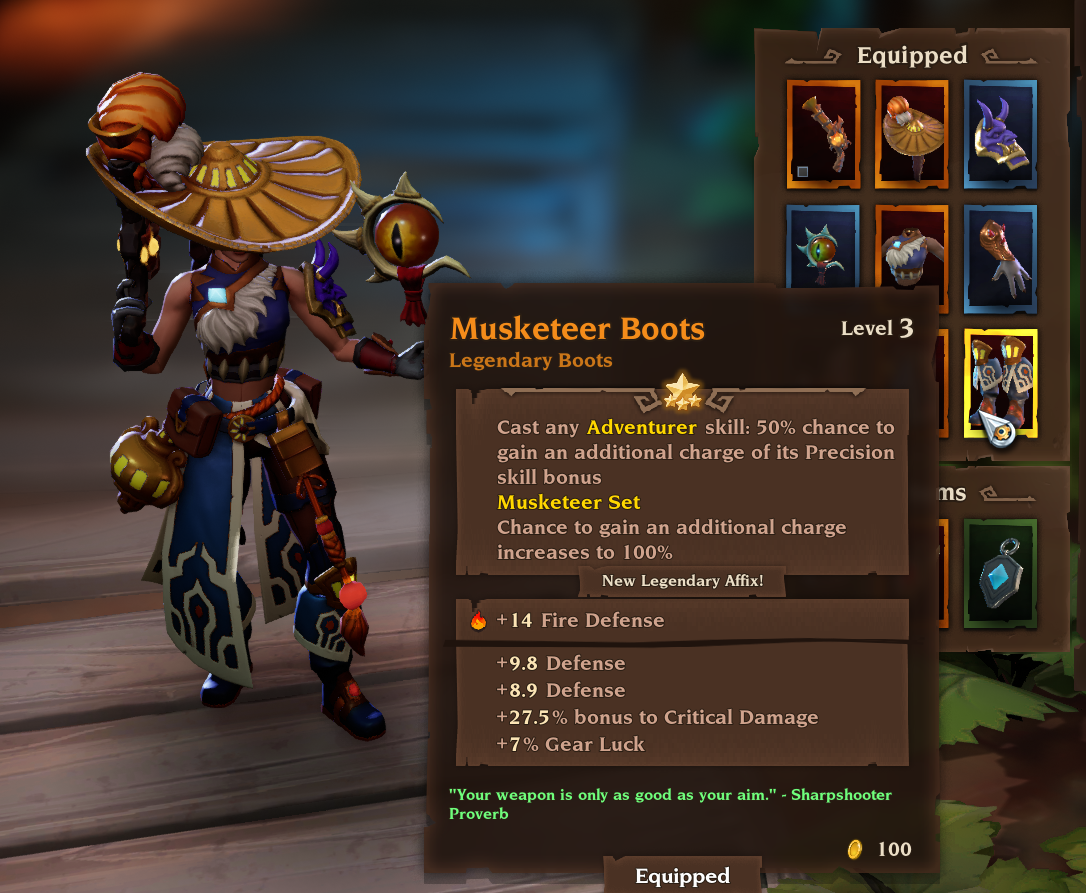Select the equipped blunderbuss weapon slot
The height and width of the screenshot is (893, 1086).
pyautogui.click(x=823, y=134)
